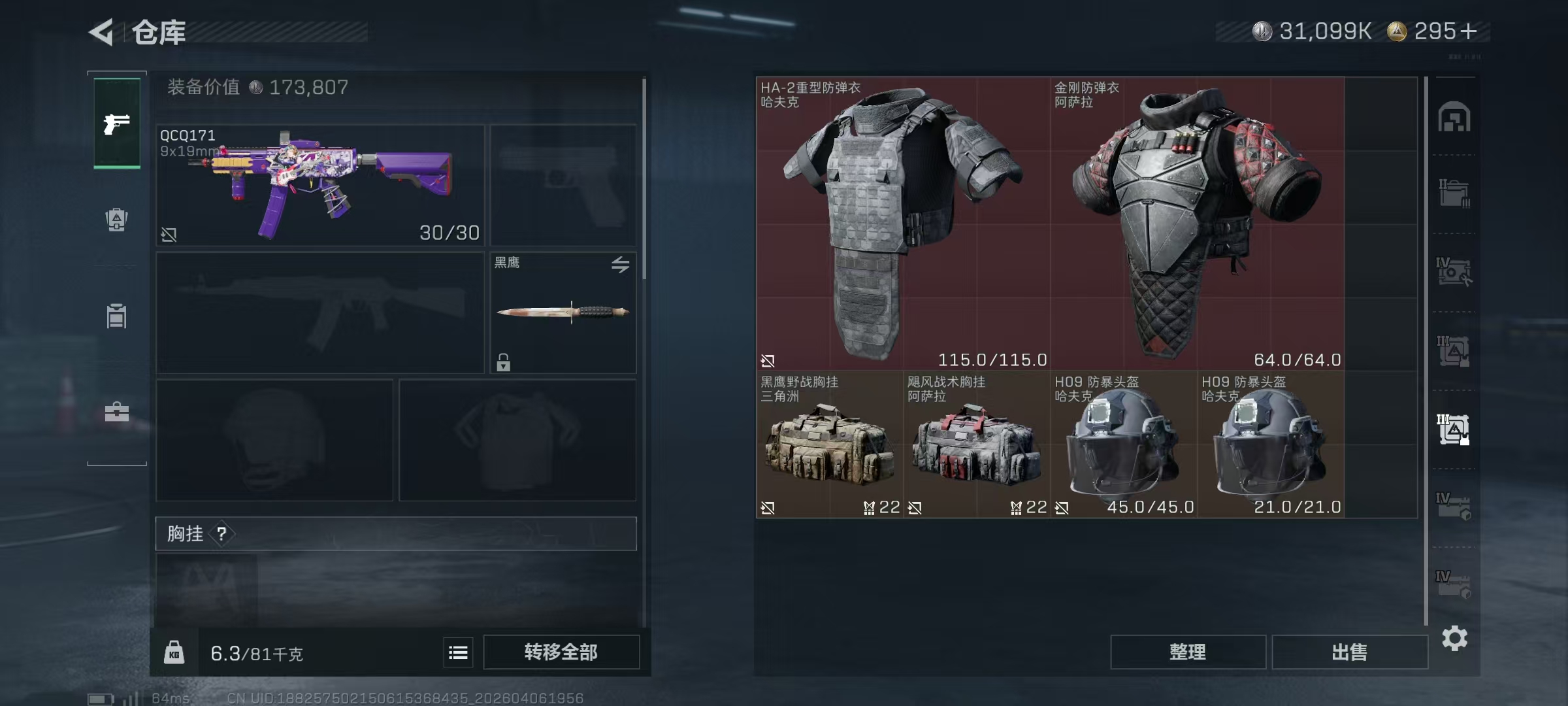Open the 胸挂 question mark help

[x=222, y=534]
